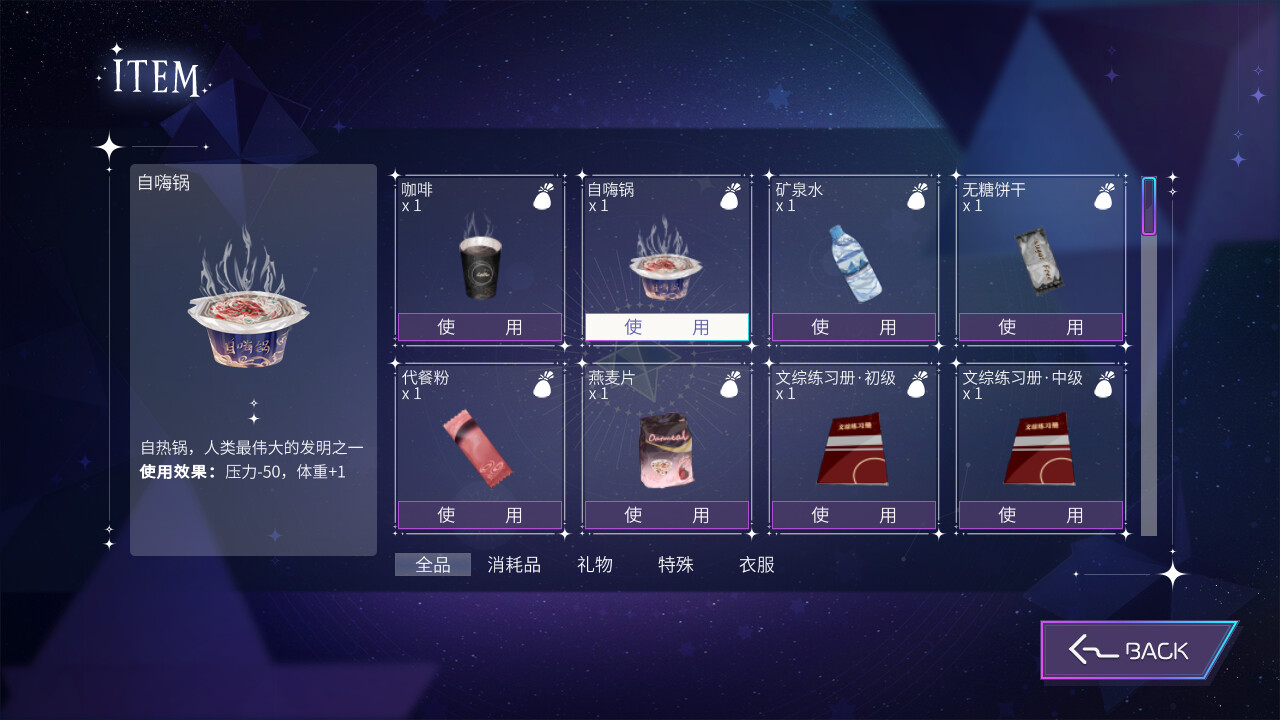Use the 代餐粉 meal powder
This screenshot has height=720, width=1280.
click(480, 515)
